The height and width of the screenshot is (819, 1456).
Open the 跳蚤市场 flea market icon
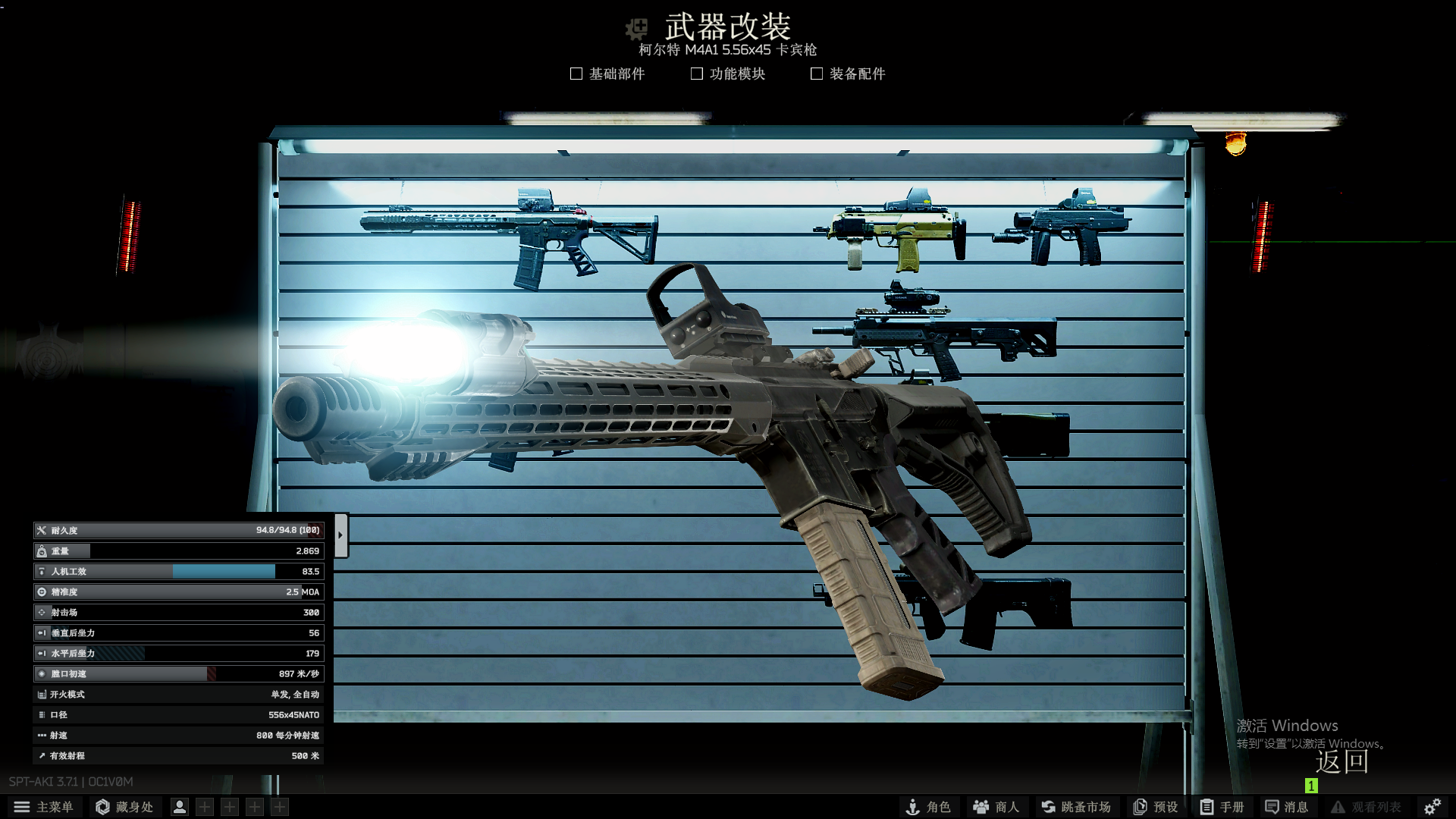point(1075,806)
